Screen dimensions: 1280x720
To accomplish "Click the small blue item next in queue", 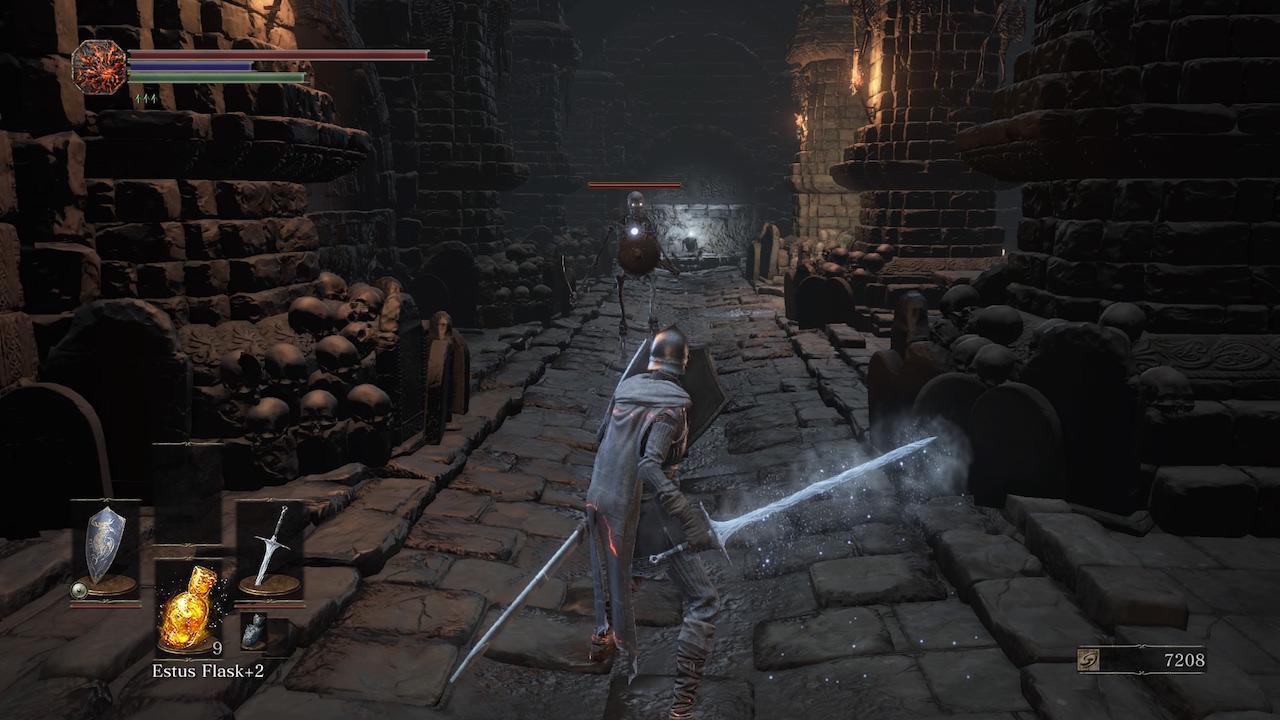I will point(255,630).
